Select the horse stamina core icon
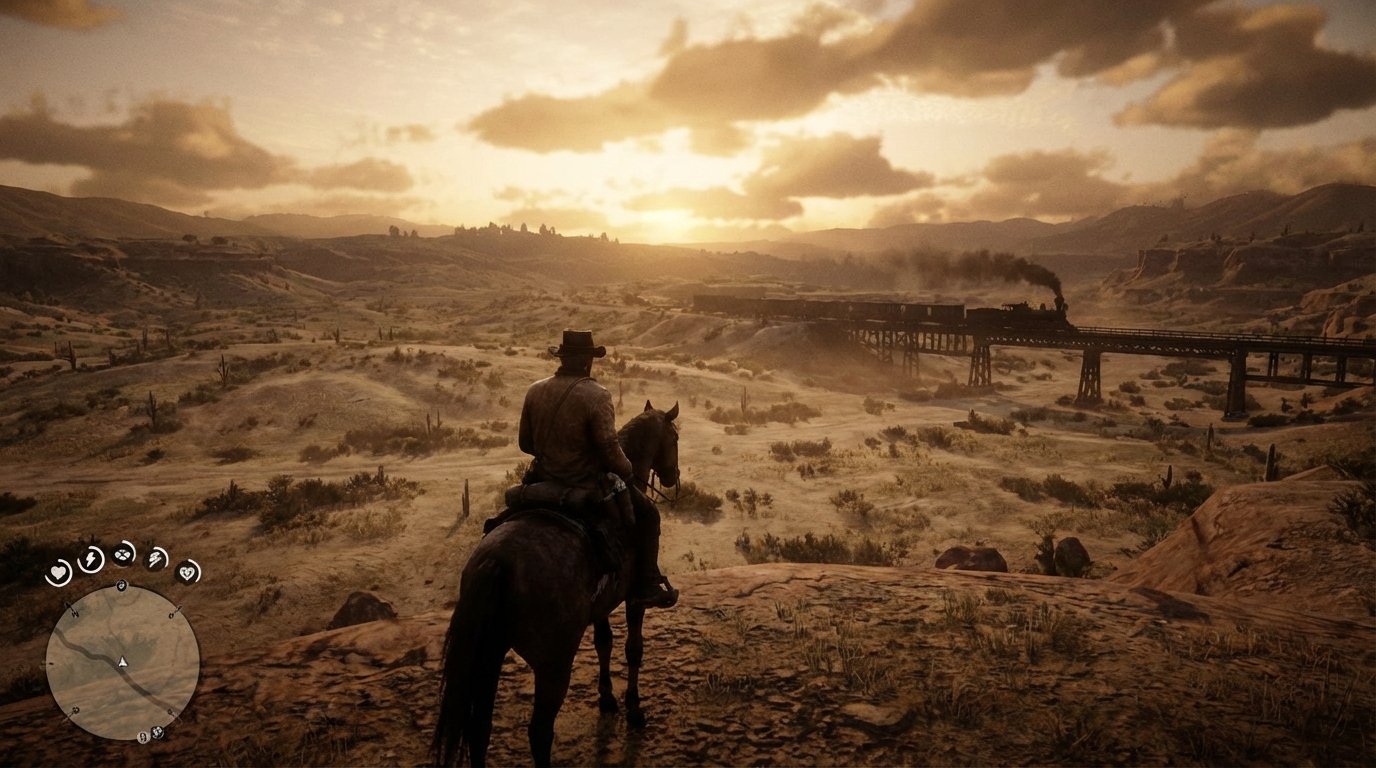The image size is (1376, 768). point(156,559)
